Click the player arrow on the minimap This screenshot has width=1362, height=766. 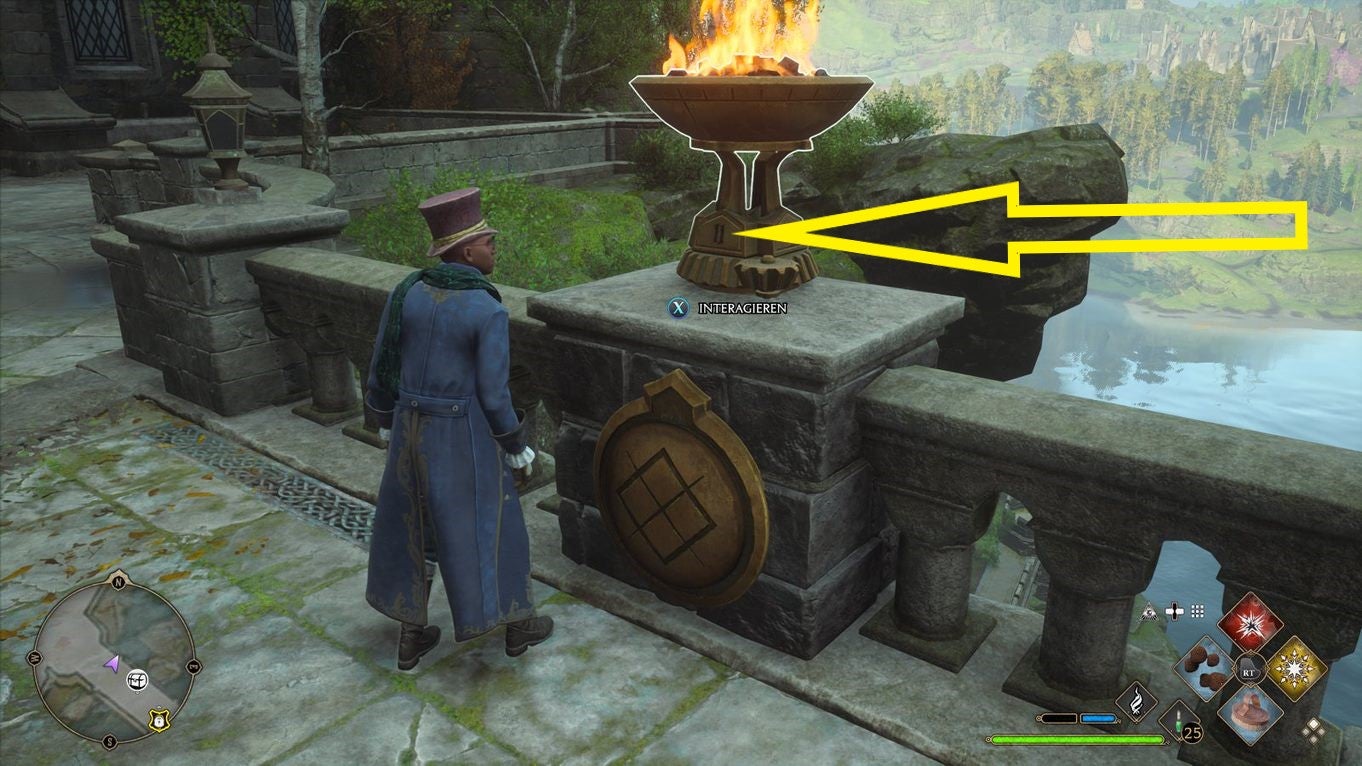pyautogui.click(x=112, y=663)
